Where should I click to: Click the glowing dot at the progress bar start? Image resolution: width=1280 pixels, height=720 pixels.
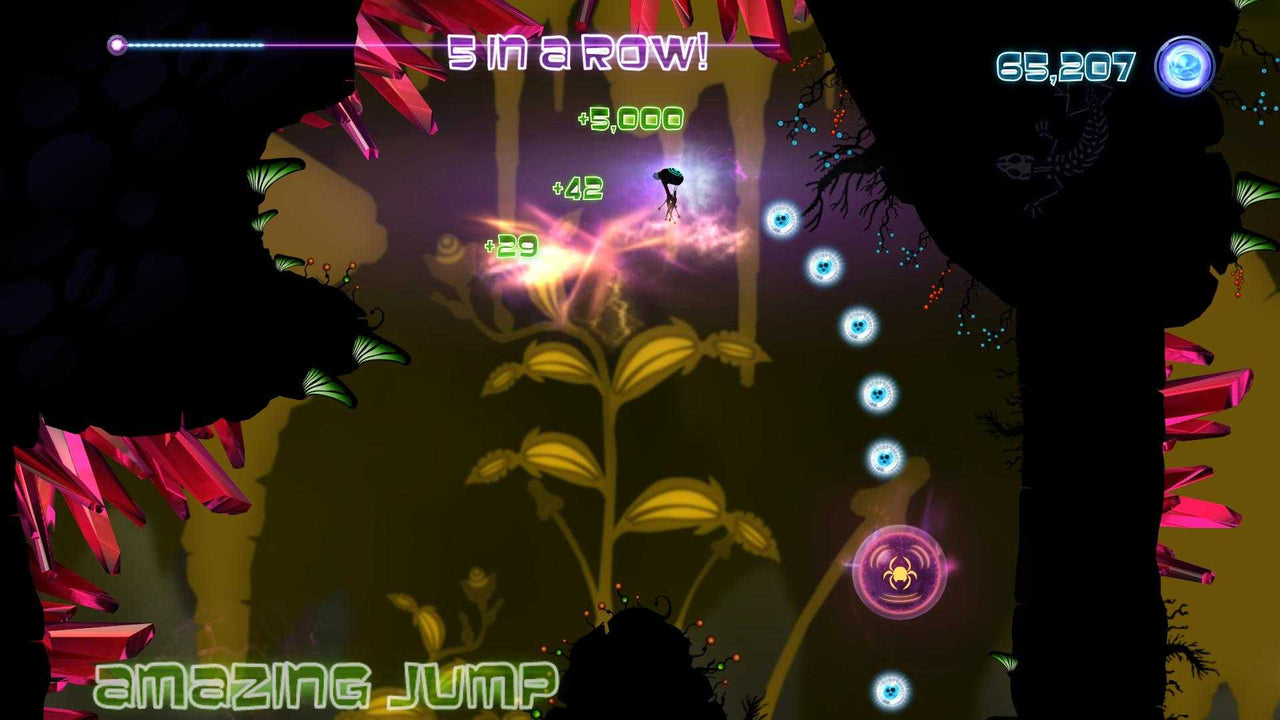(117, 42)
